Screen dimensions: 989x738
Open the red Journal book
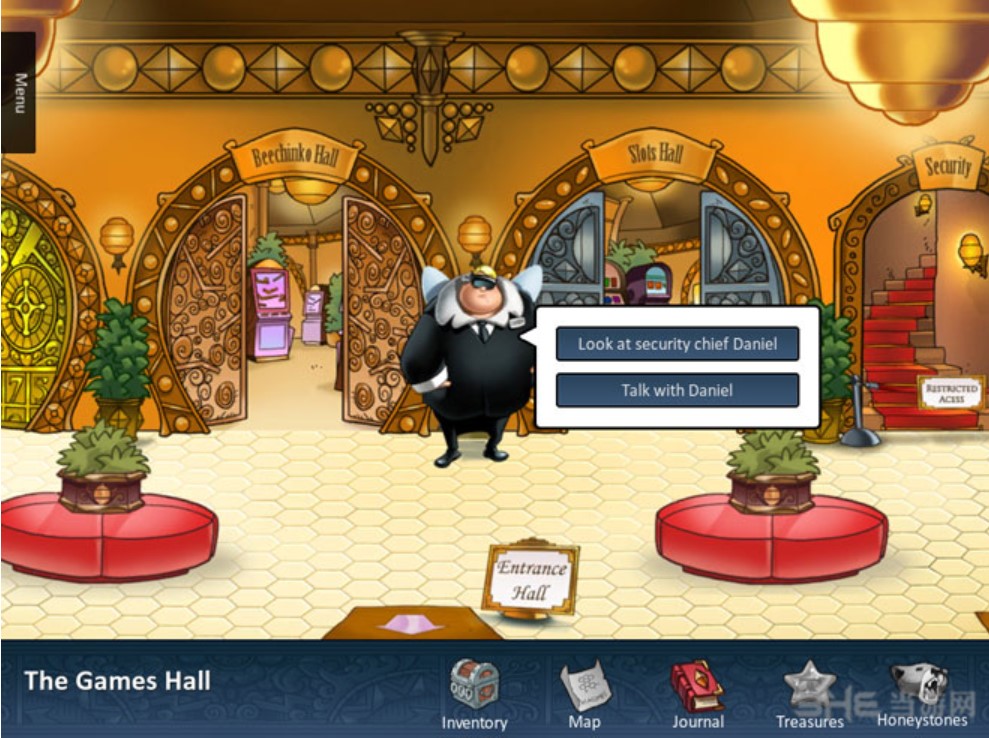click(697, 687)
